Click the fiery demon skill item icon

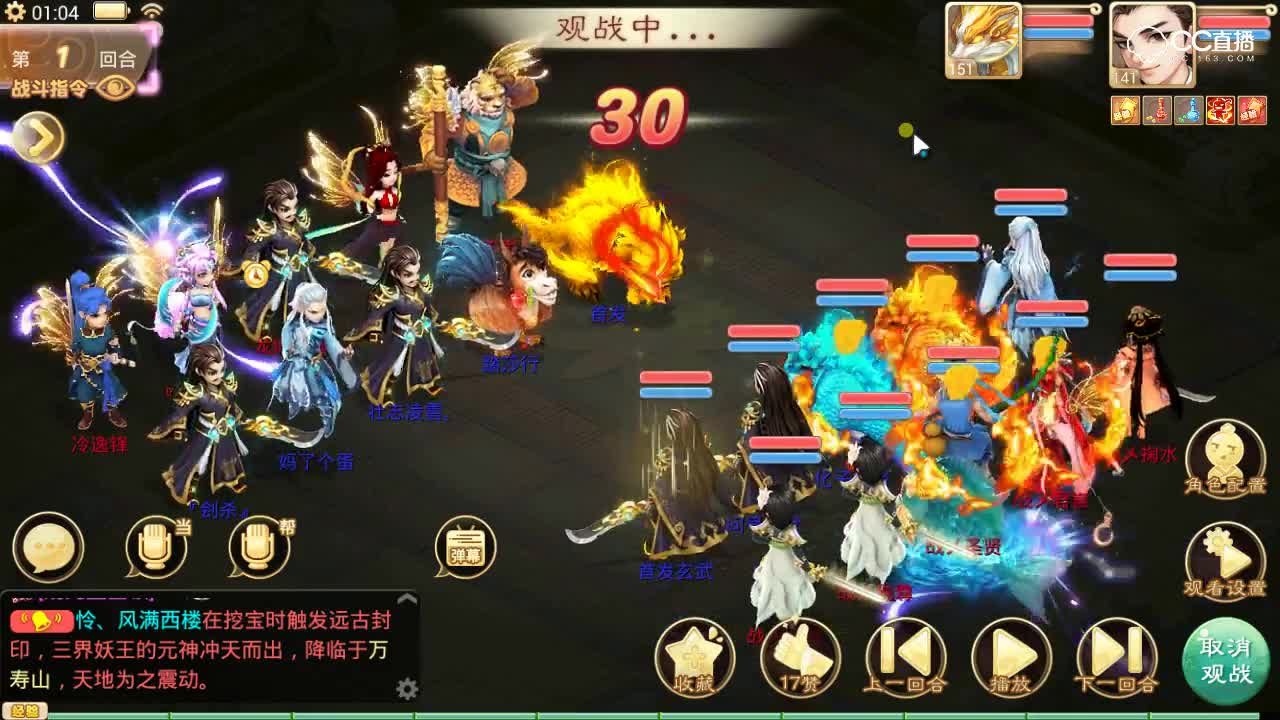[x=1221, y=110]
